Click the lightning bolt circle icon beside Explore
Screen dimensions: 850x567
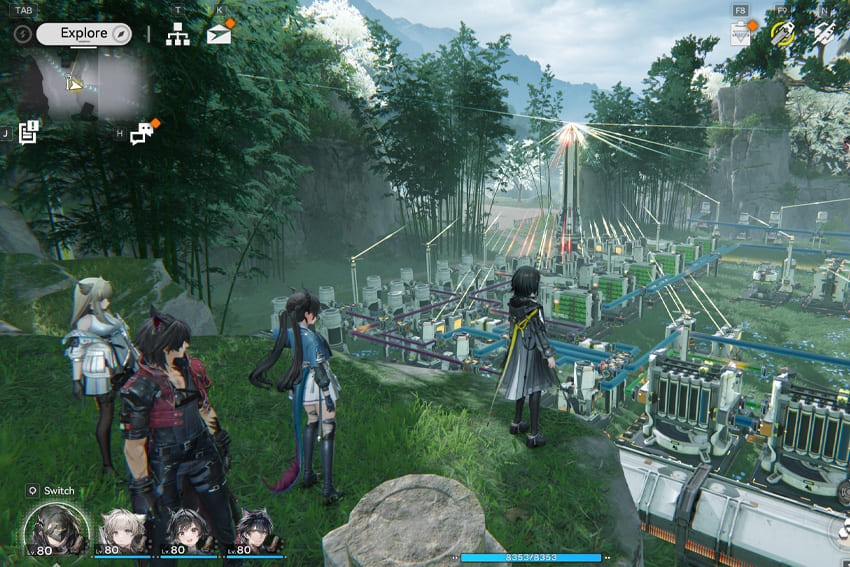click(x=23, y=33)
